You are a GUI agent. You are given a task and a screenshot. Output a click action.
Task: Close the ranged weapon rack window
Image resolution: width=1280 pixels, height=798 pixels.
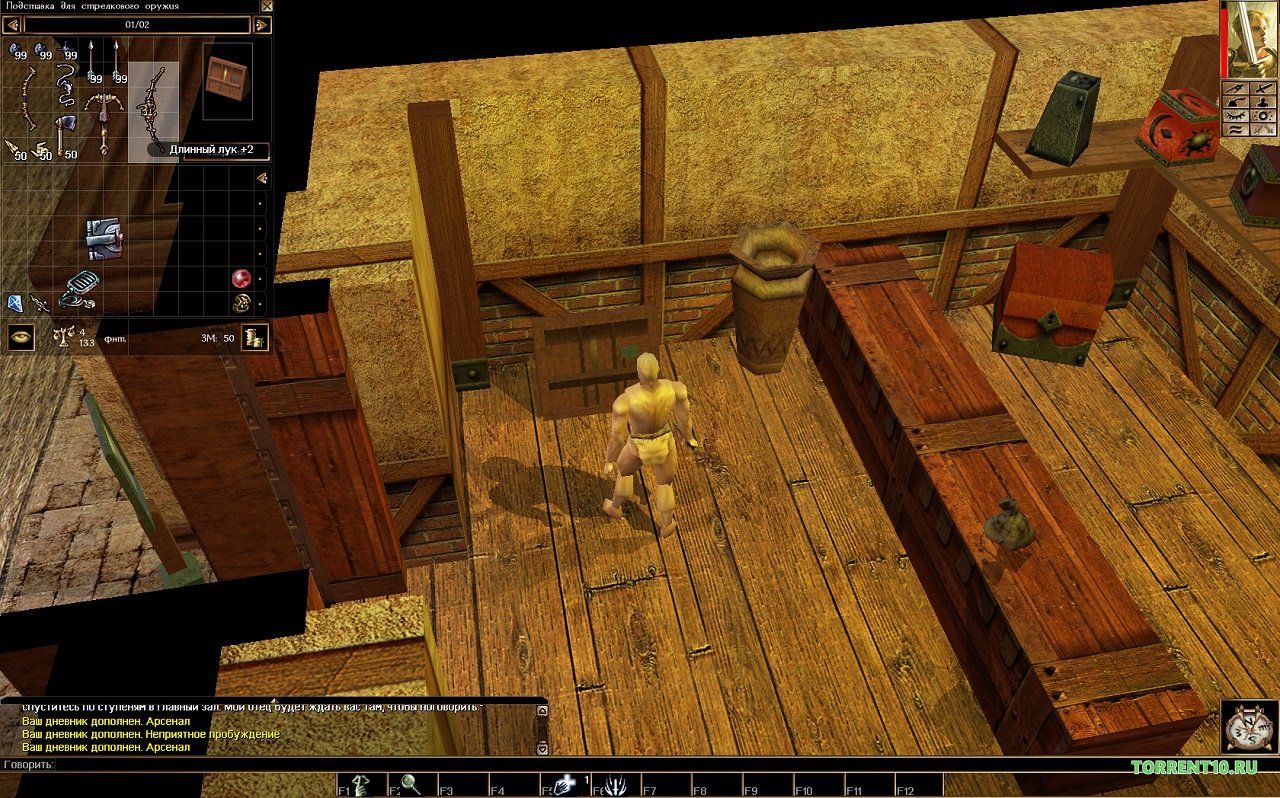(x=266, y=6)
